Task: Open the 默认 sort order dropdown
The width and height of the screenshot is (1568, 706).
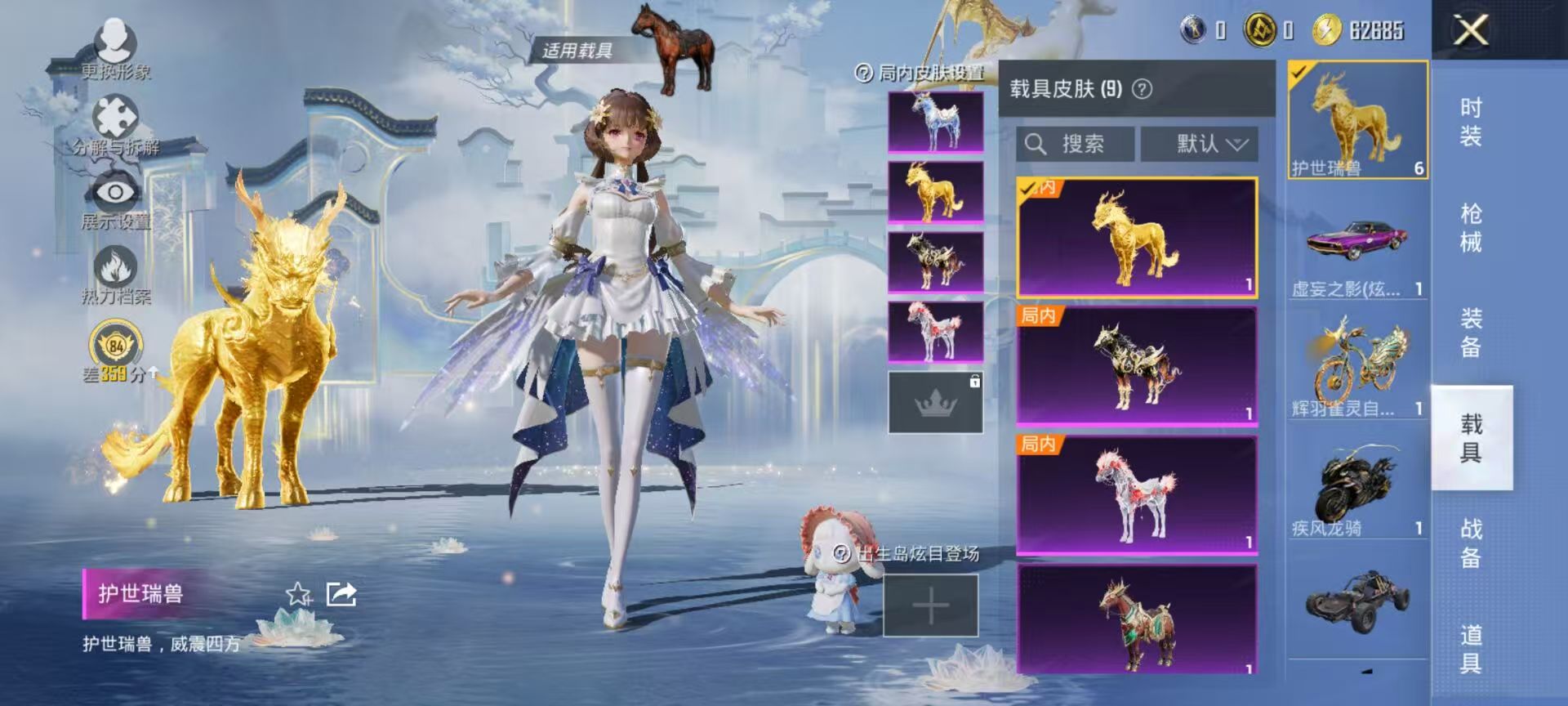Action: 1200,145
